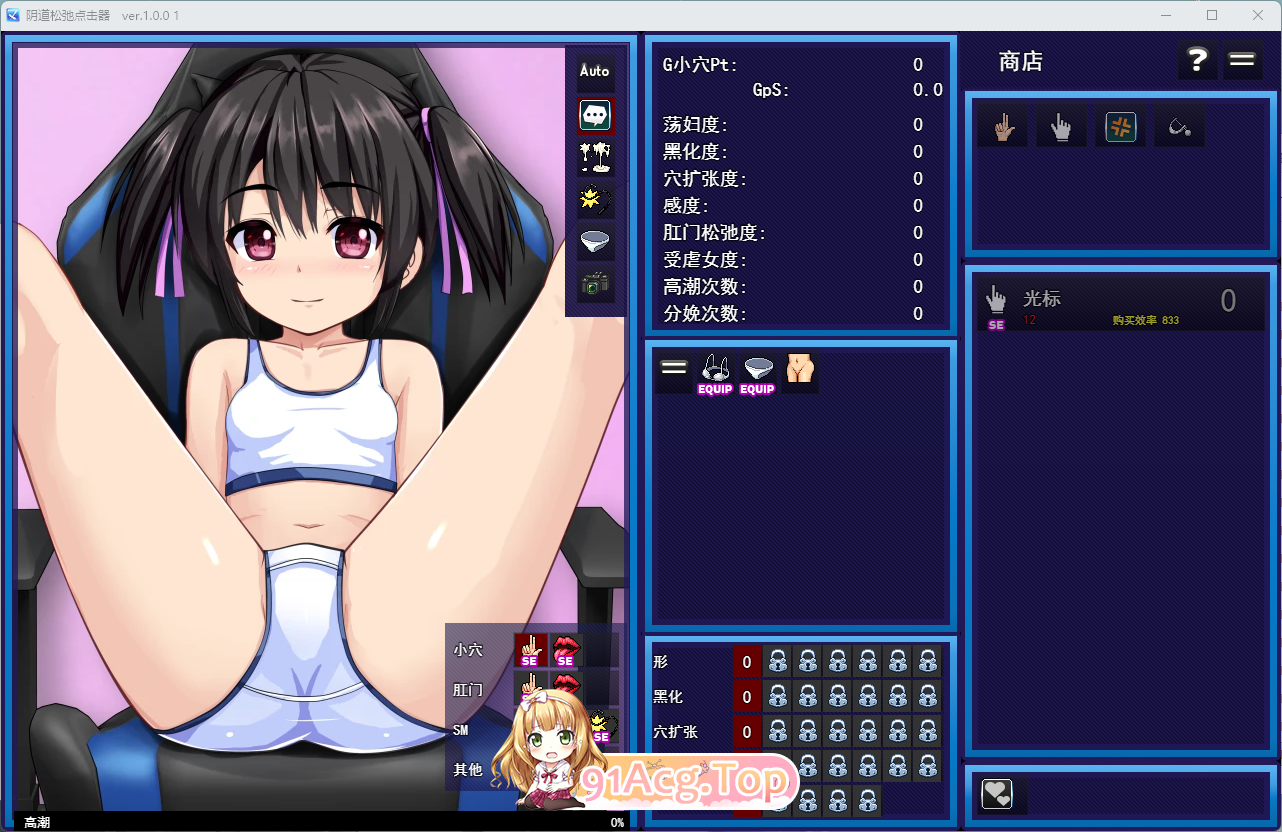The width and height of the screenshot is (1282, 832).
Task: Click the 高潮 progress bar at the bottom
Action: click(x=320, y=823)
